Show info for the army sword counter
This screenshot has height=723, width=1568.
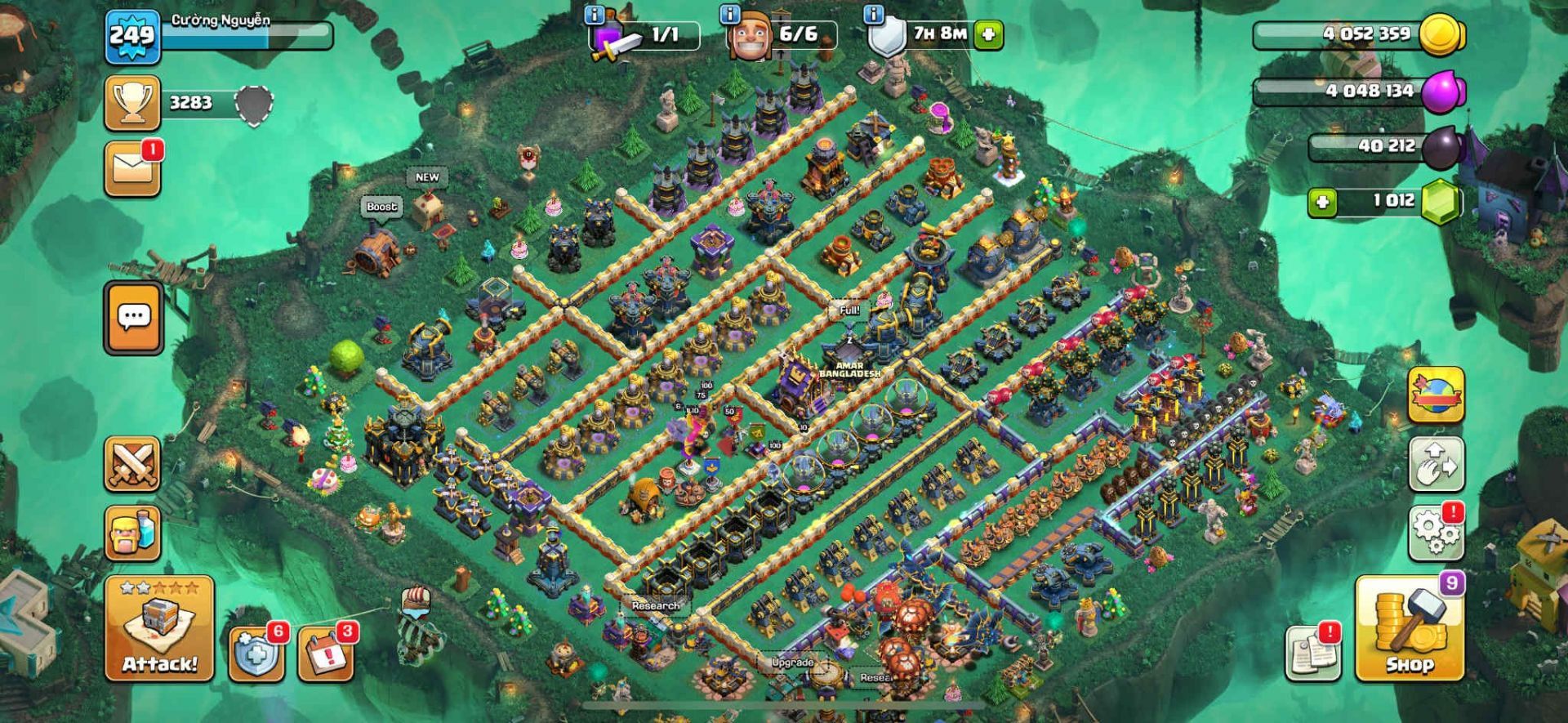[x=595, y=15]
